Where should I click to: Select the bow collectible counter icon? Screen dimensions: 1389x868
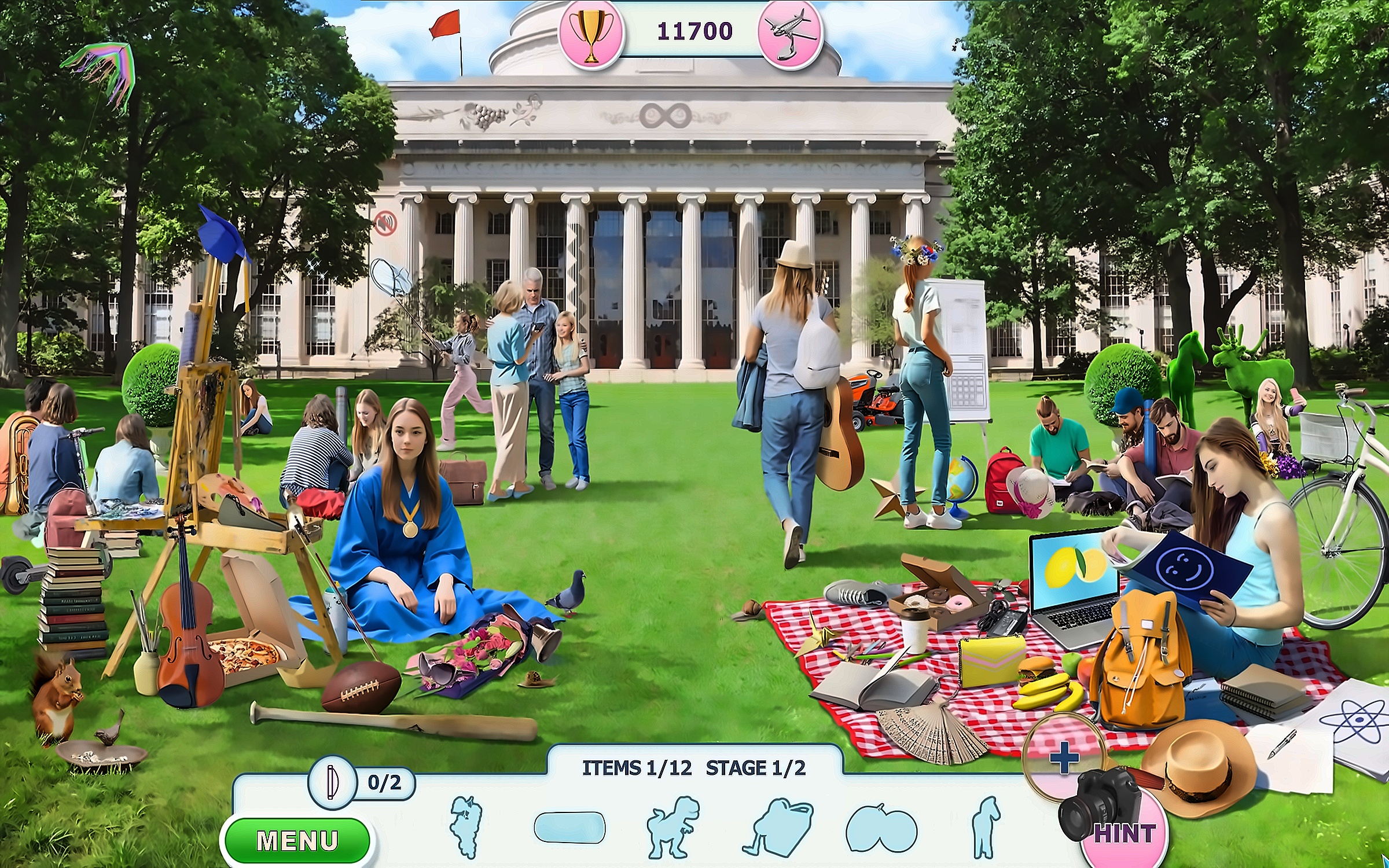pos(332,782)
